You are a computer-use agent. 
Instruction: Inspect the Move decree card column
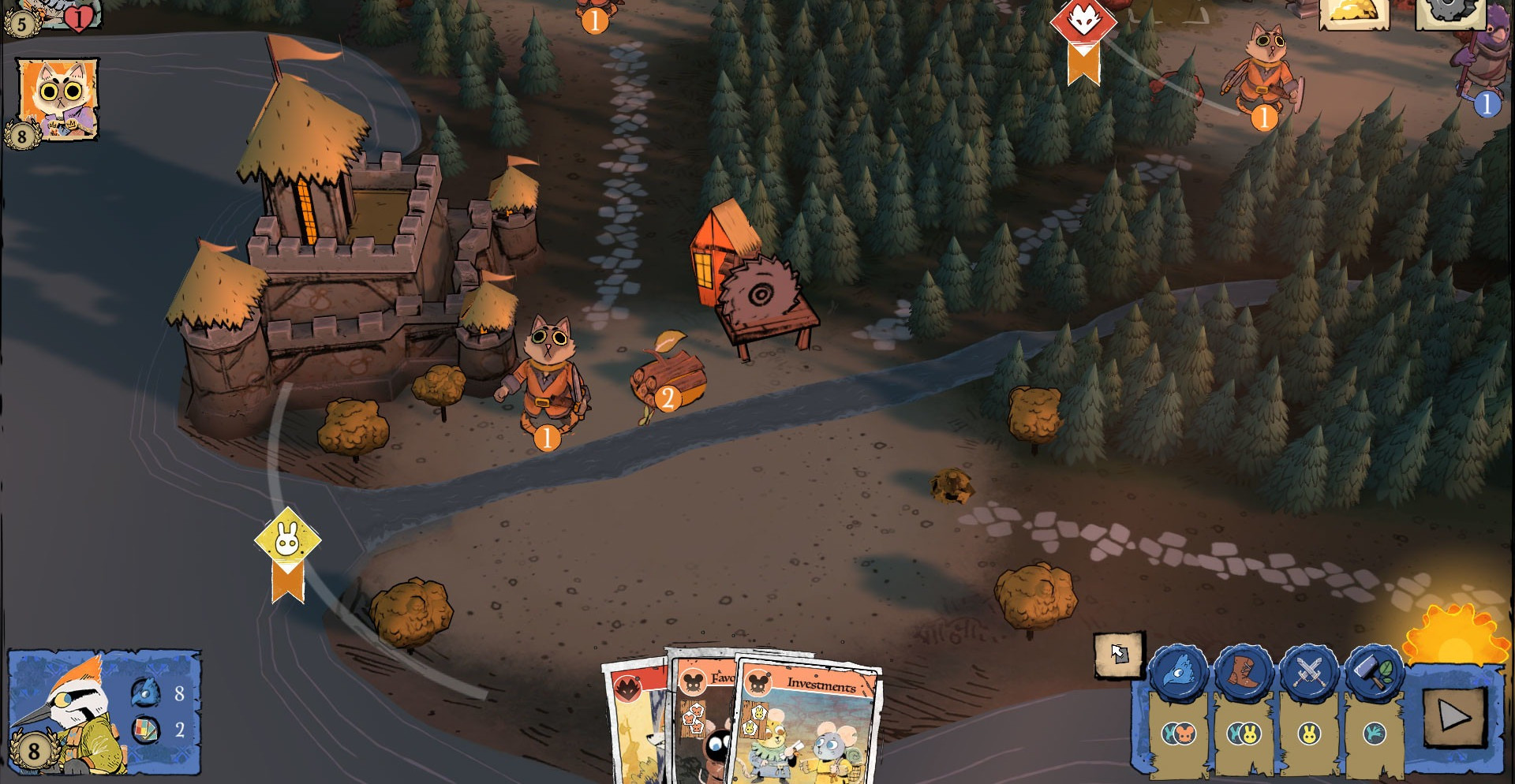tap(1244, 735)
